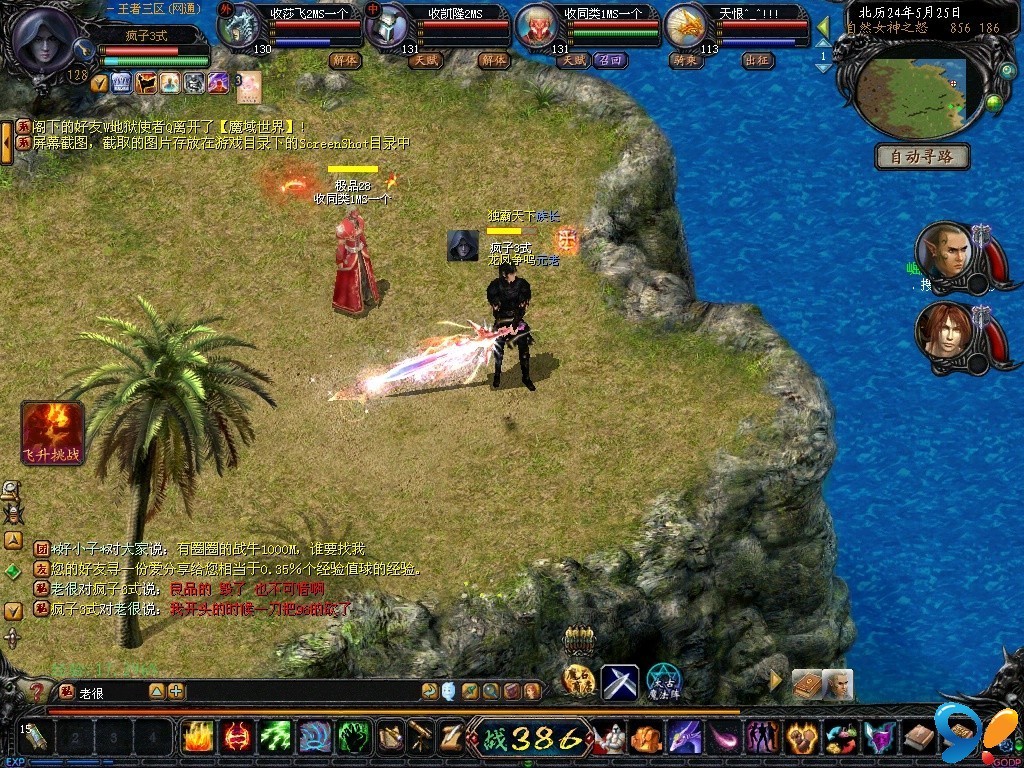Open the book icon beside the elder portrait

pyautogui.click(x=806, y=684)
